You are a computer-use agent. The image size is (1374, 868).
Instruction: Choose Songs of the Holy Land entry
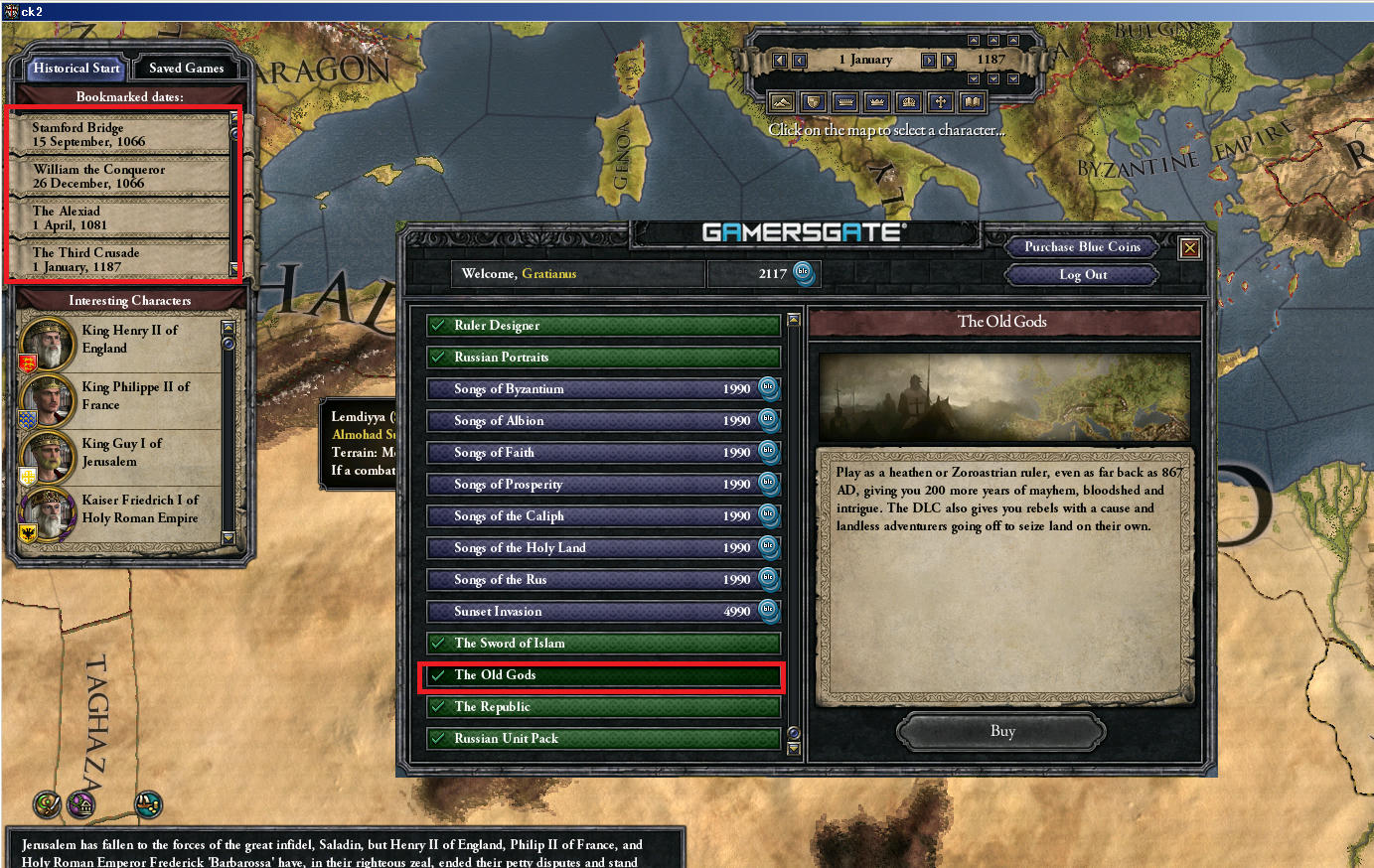(x=603, y=548)
